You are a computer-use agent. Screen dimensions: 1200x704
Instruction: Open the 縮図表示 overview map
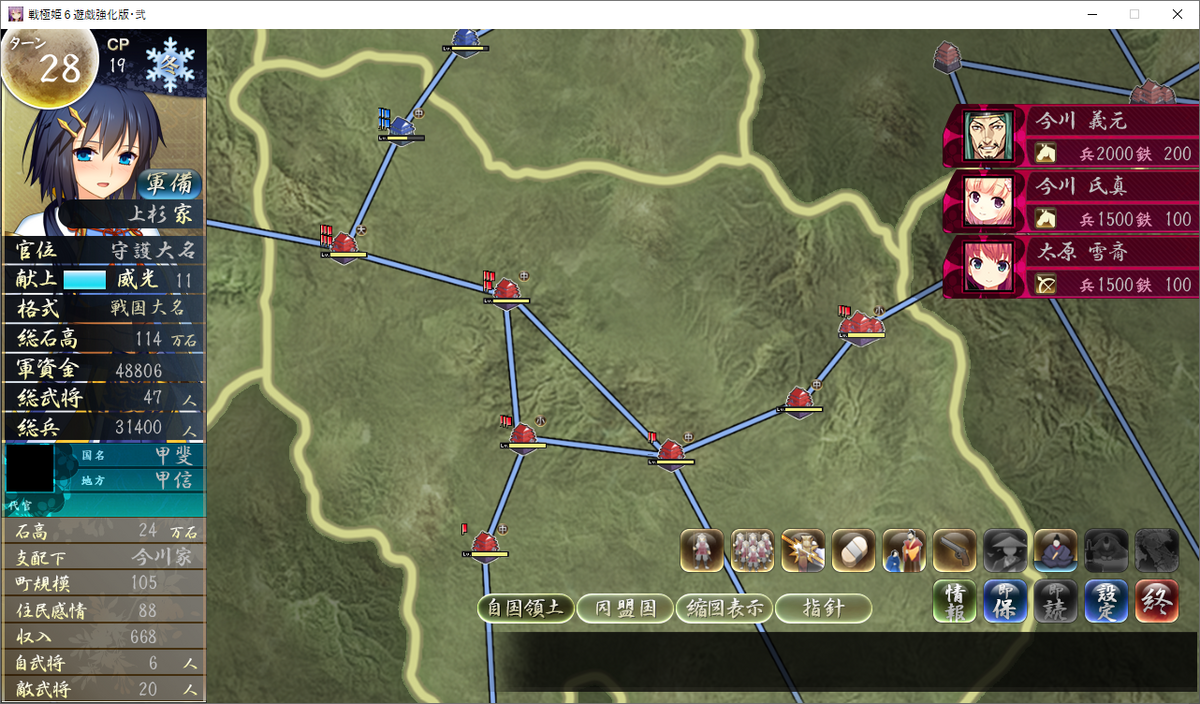(x=723, y=608)
